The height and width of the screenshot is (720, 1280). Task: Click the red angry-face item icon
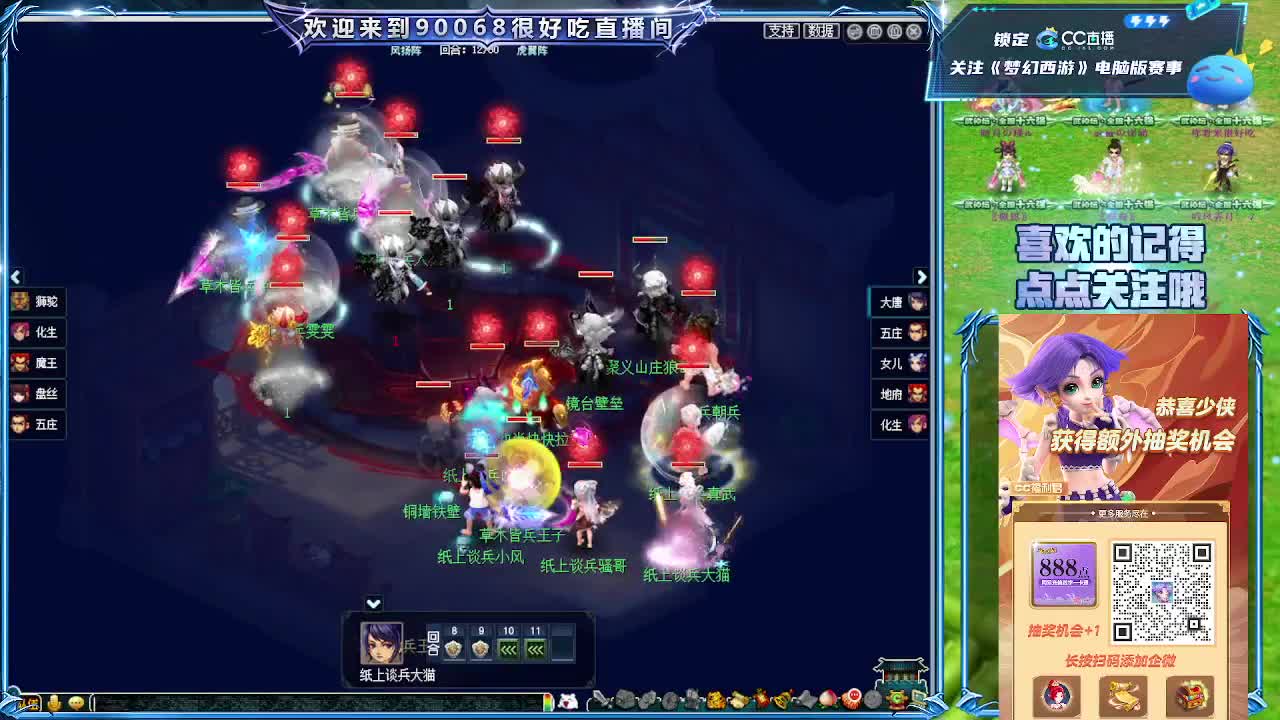[x=853, y=699]
